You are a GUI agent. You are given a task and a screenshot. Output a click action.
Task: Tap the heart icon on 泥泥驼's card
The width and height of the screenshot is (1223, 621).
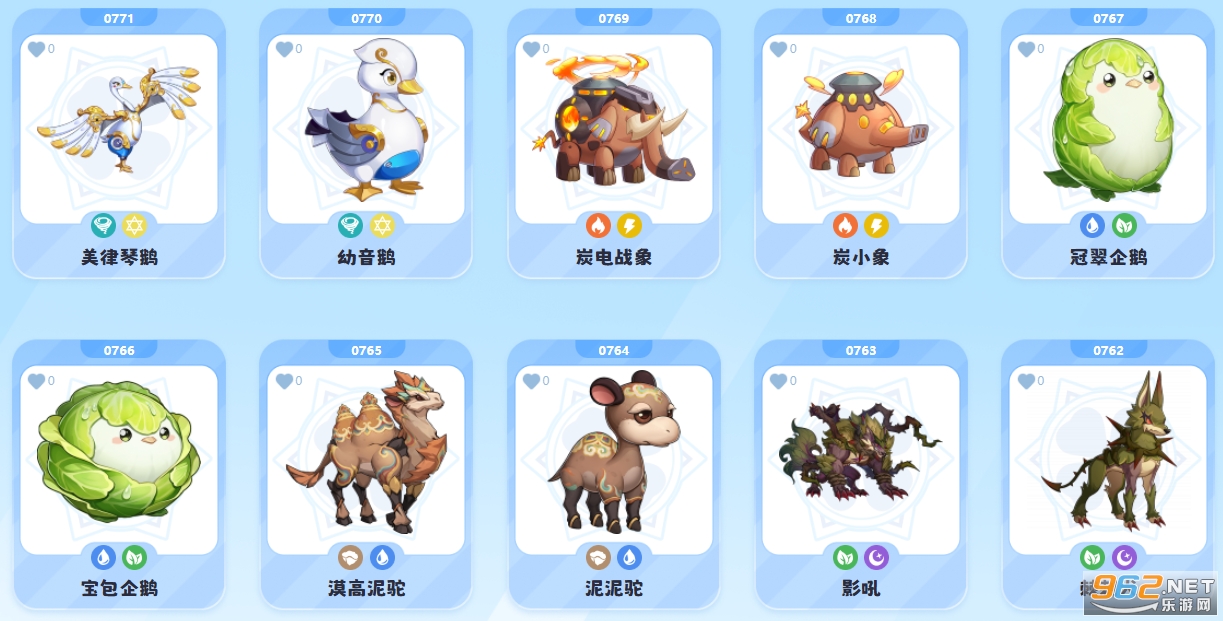point(531,381)
